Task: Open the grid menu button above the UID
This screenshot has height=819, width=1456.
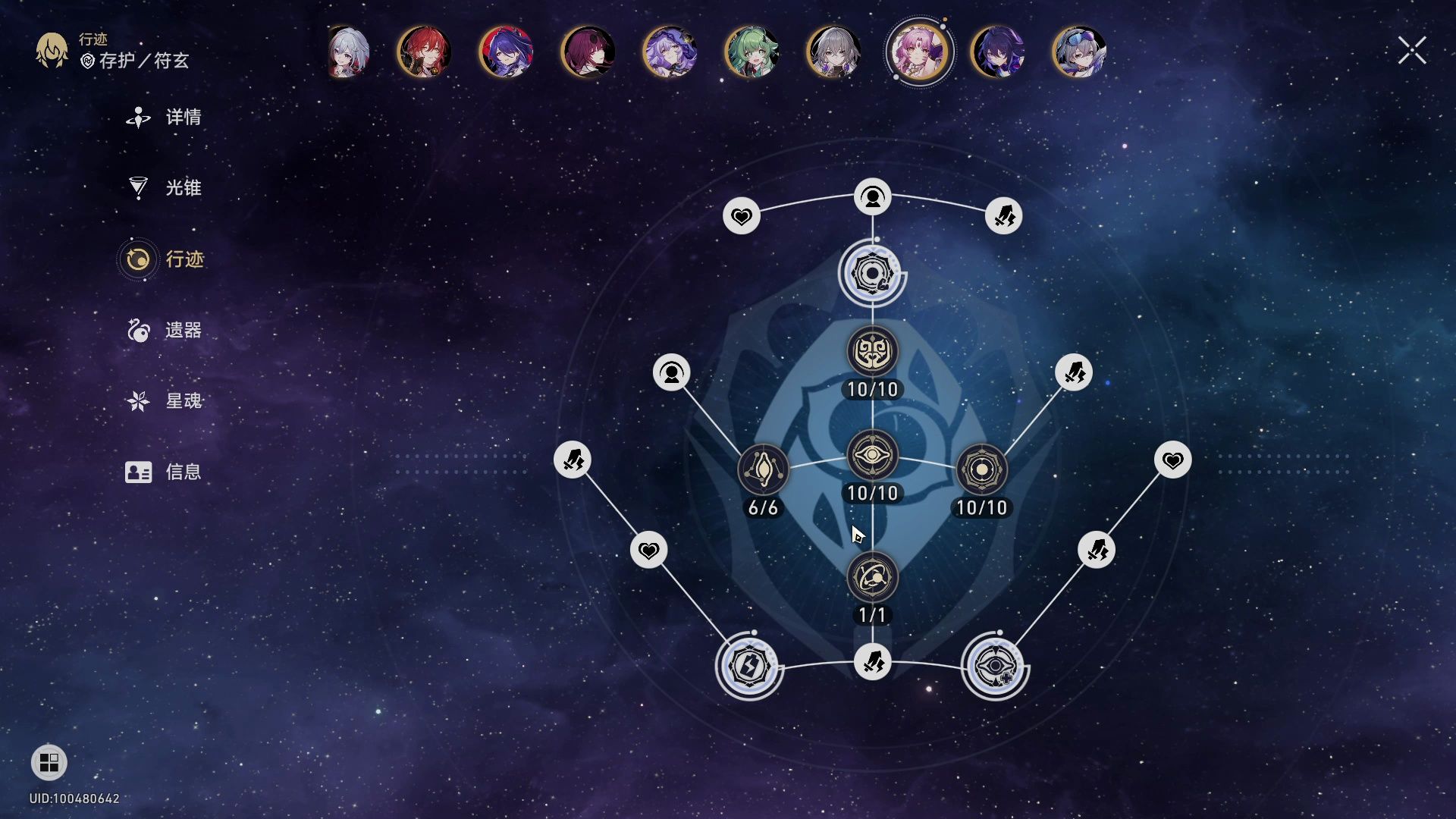Action: coord(49,763)
